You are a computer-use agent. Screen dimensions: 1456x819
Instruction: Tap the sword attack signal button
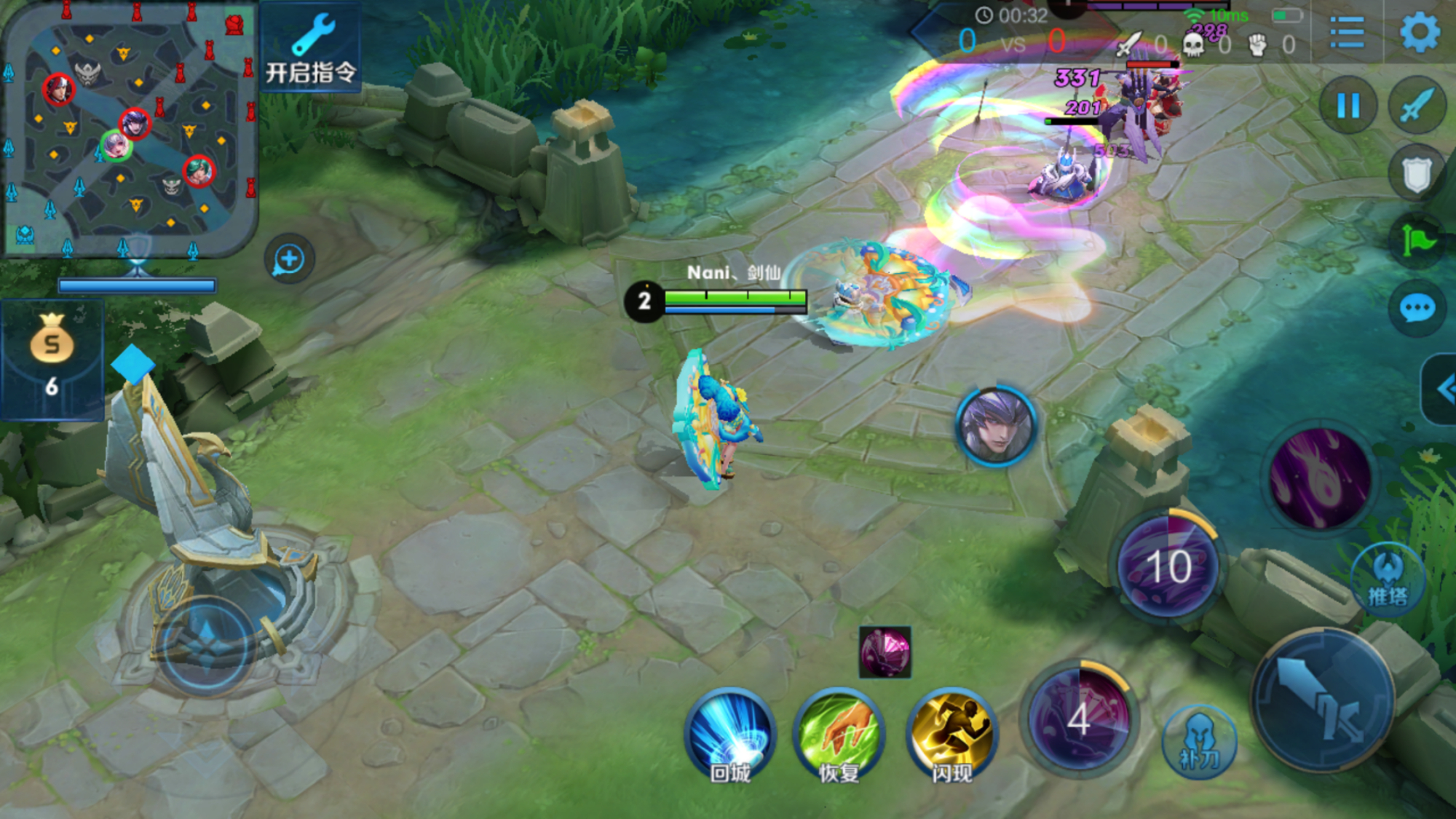tap(1417, 106)
